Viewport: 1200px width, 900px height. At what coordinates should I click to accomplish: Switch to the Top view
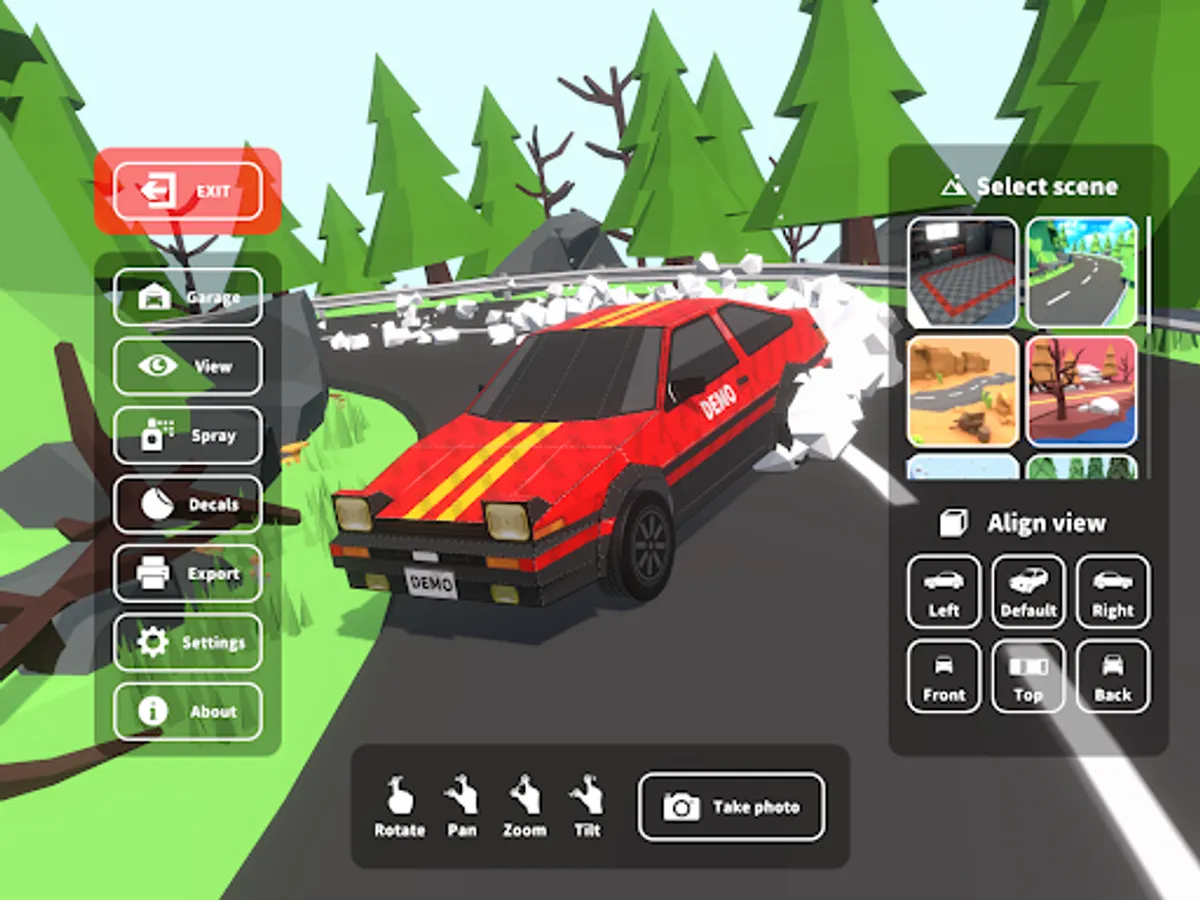coord(1028,677)
